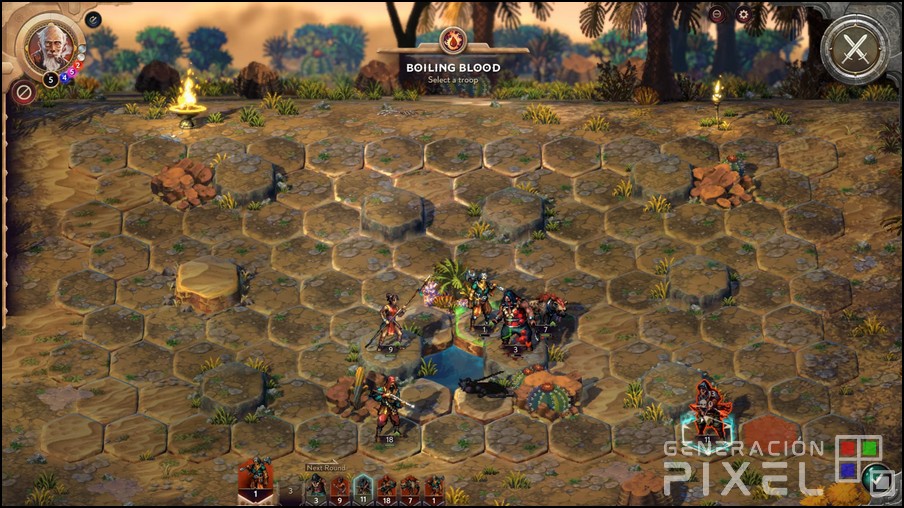Image resolution: width=904 pixels, height=508 pixels.
Task: Click the small dark round icon beside the hero portrait
Action: [x=93, y=18]
